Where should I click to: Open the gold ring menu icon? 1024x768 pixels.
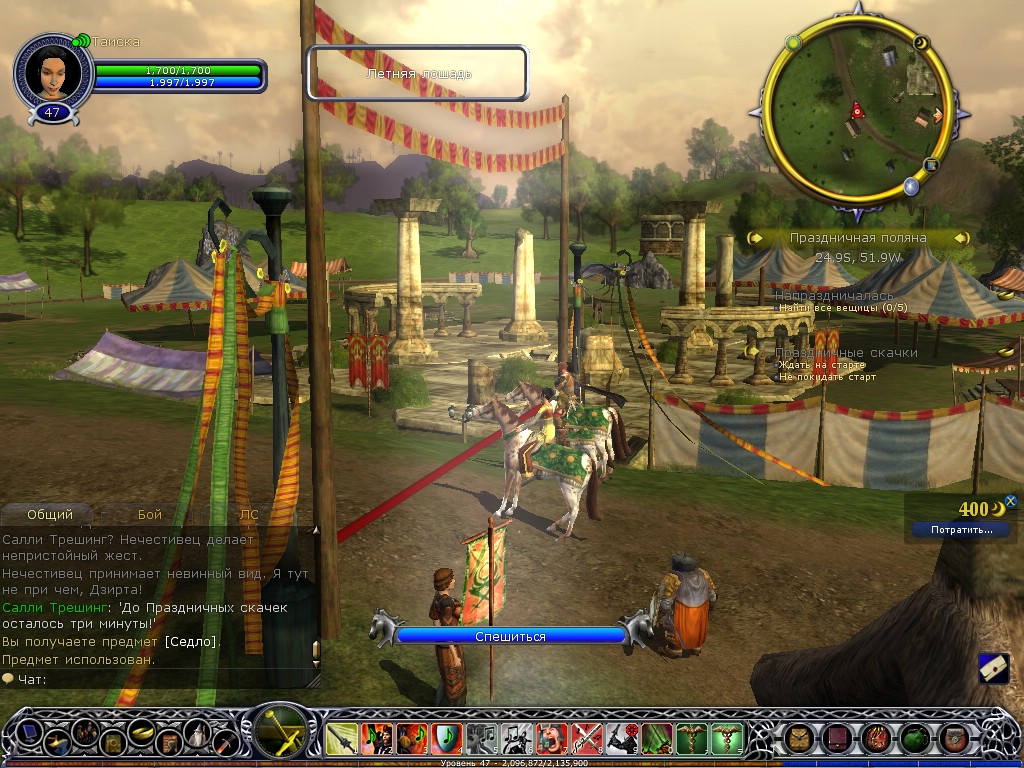[x=141, y=732]
